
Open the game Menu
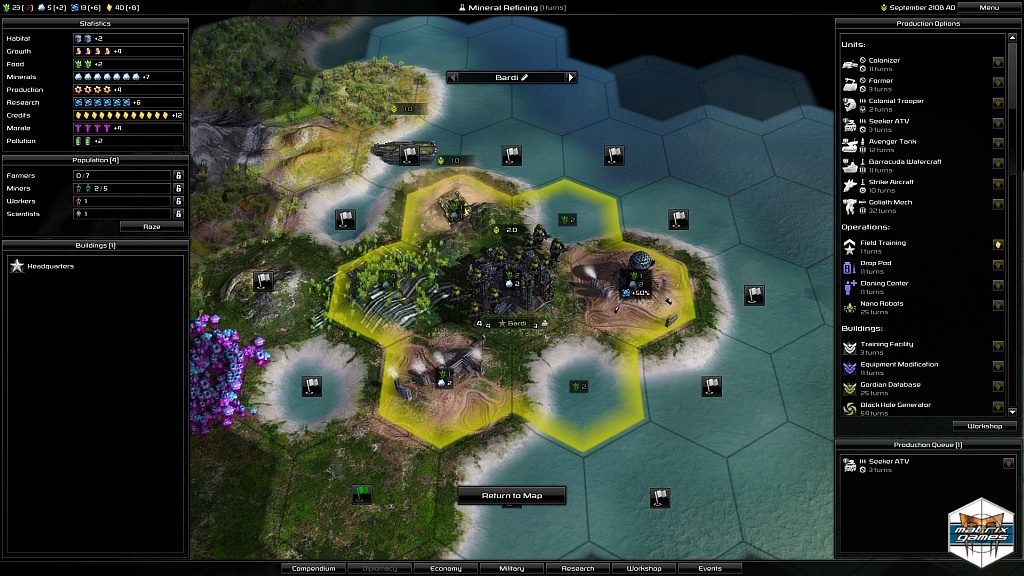coord(988,8)
